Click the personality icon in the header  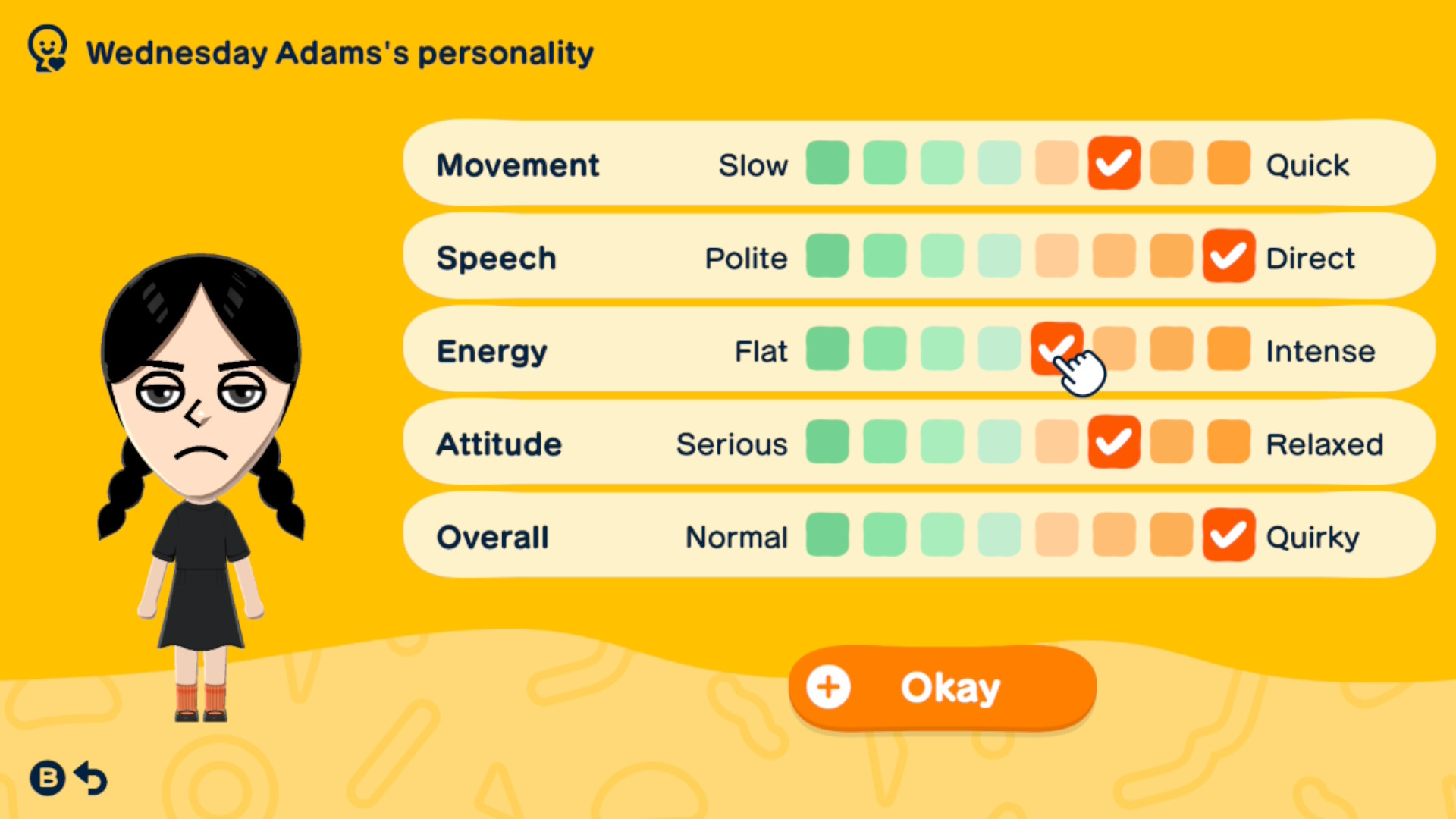[x=47, y=49]
